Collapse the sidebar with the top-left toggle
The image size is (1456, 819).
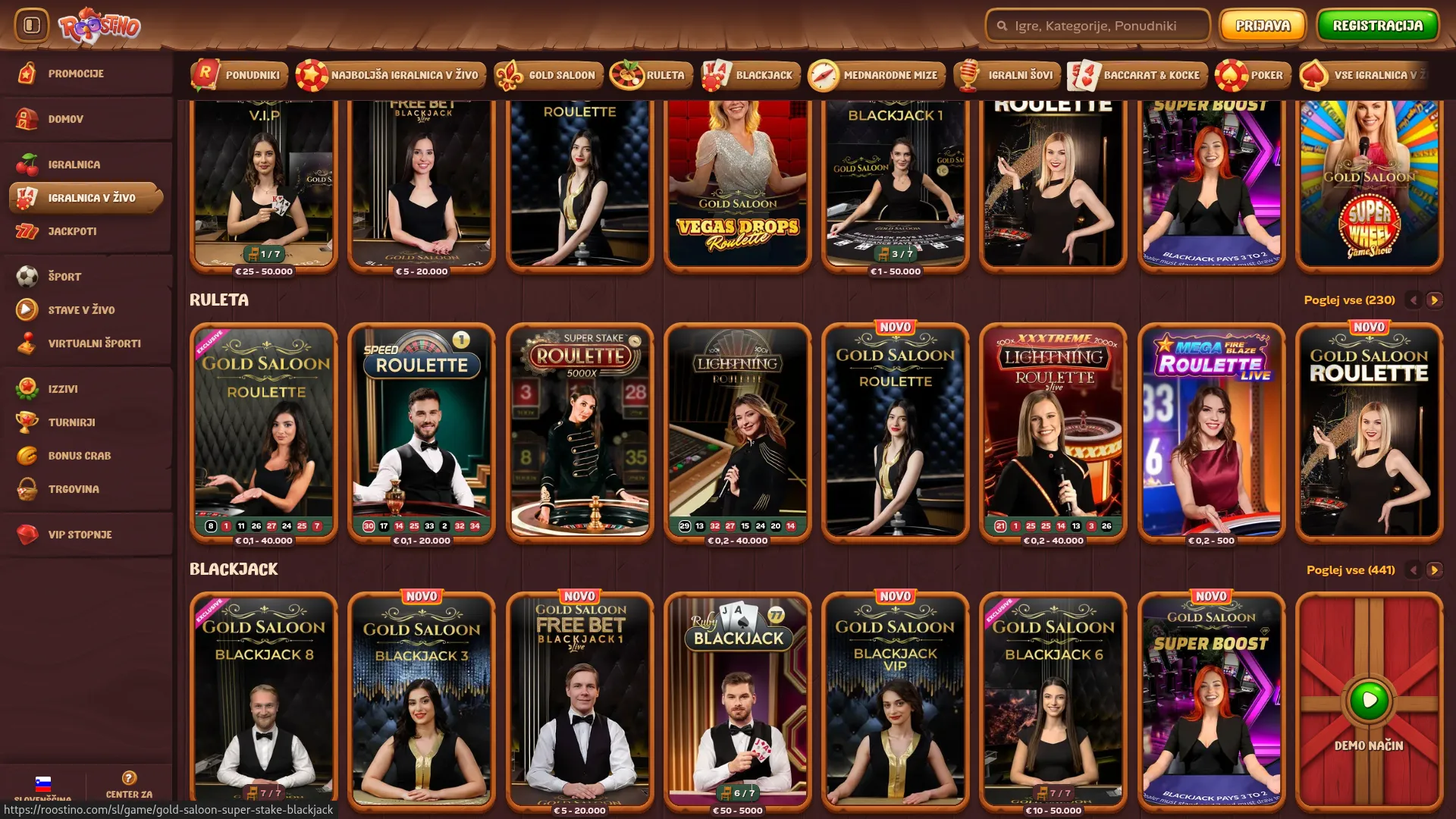(x=32, y=26)
